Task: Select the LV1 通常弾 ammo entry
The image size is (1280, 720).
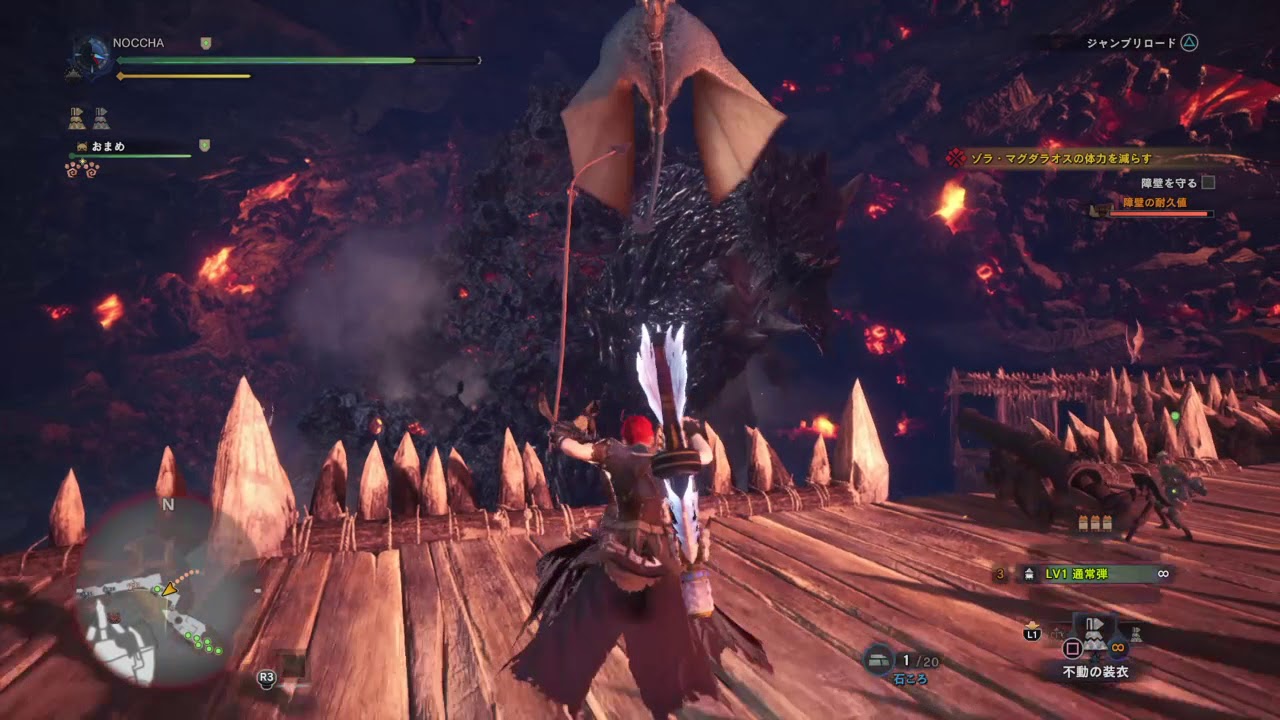Action: pos(1086,574)
